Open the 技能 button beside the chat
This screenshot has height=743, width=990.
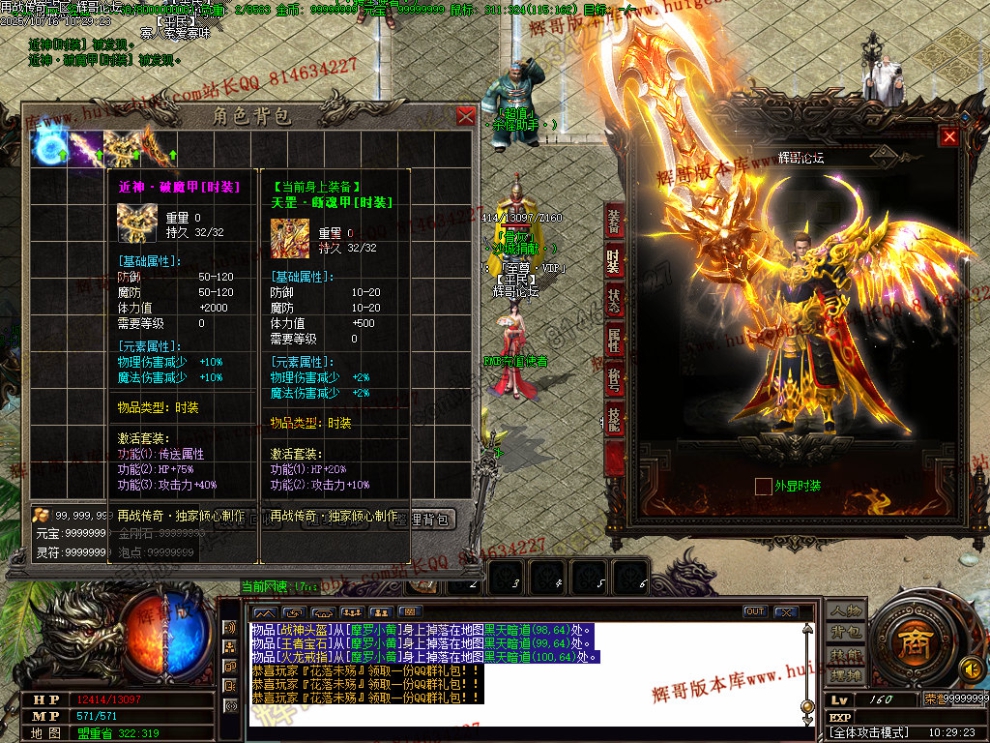click(x=845, y=655)
